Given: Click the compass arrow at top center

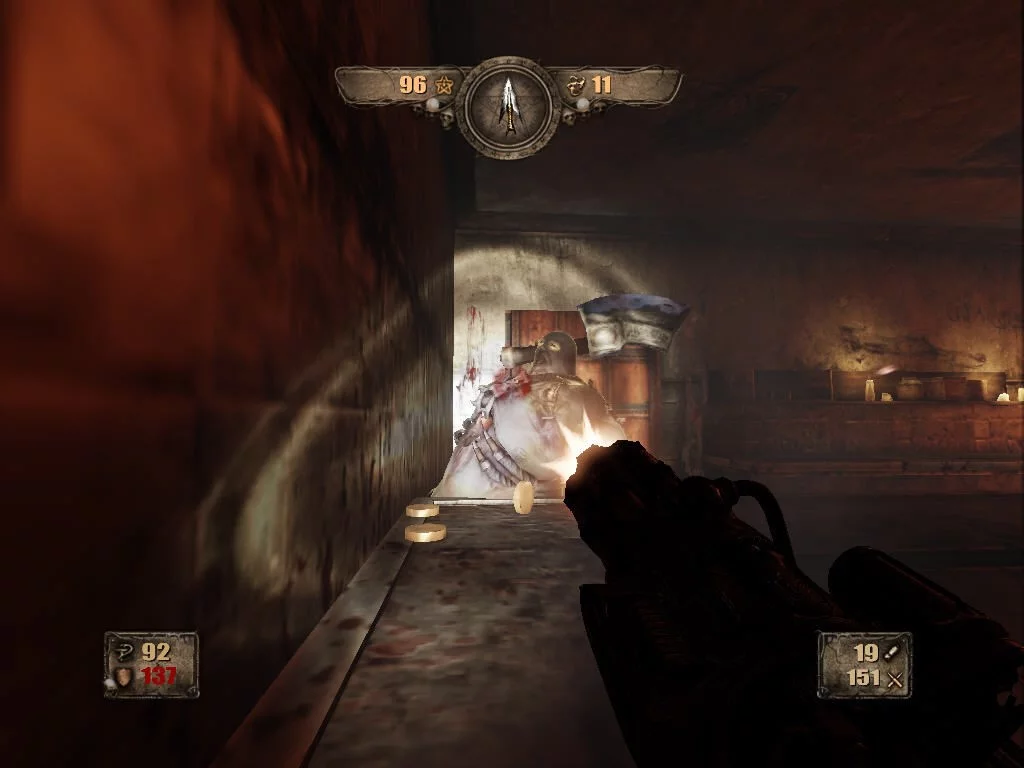Looking at the screenshot, I should click(510, 105).
